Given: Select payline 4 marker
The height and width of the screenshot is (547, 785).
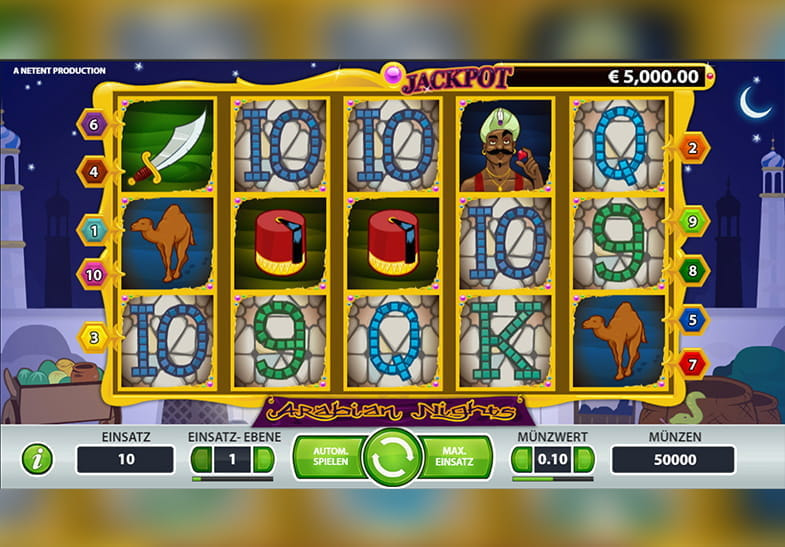Looking at the screenshot, I should (x=93, y=171).
